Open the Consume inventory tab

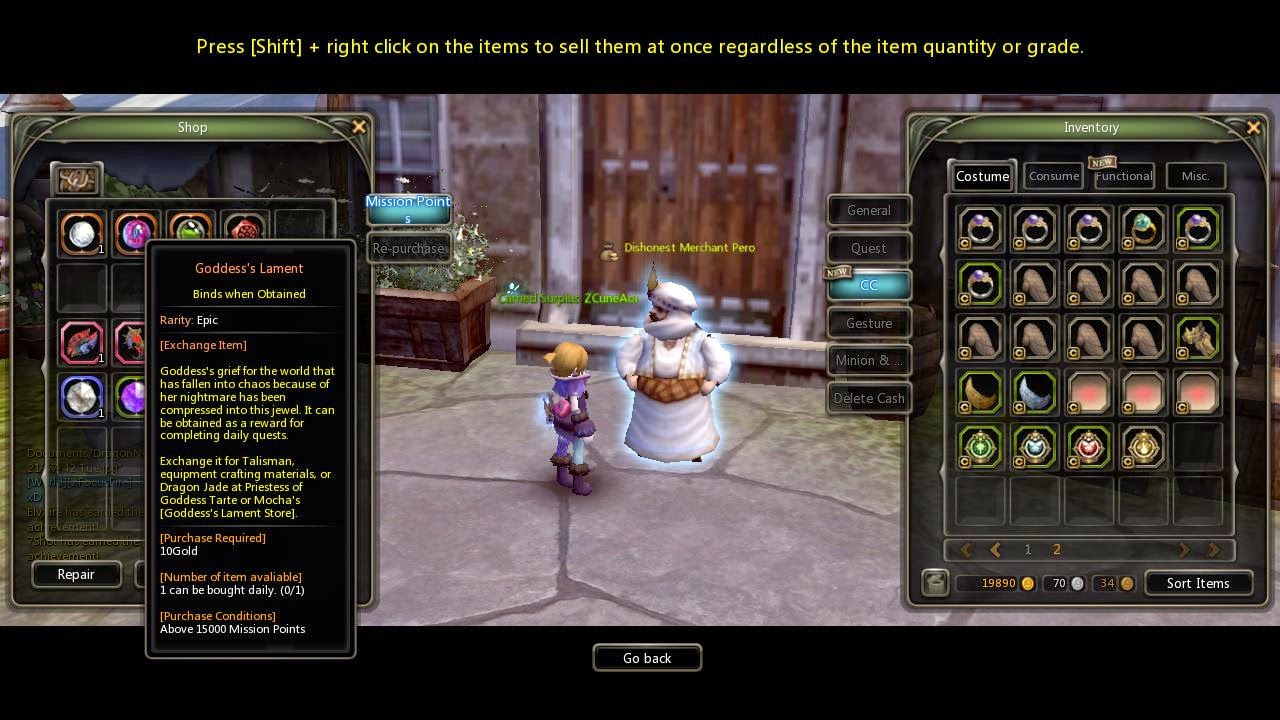[1054, 176]
